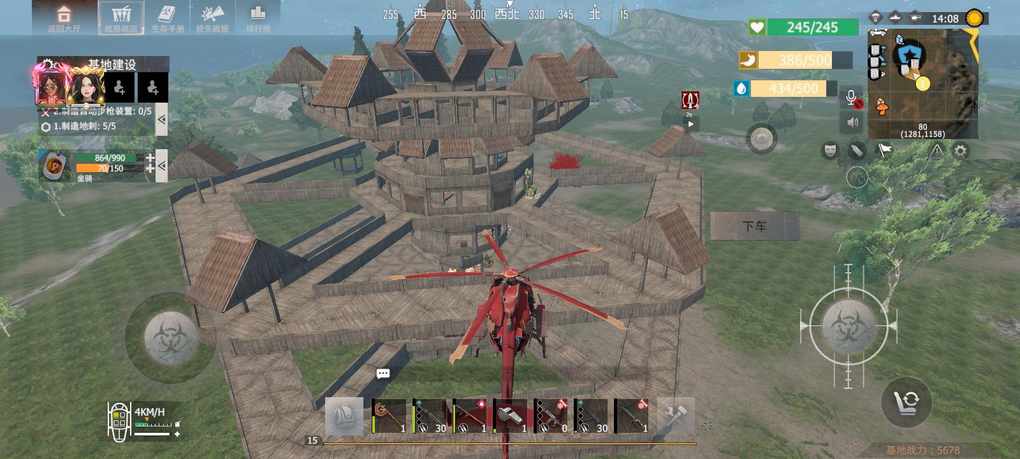Tap the 下车 exit vehicle button
1020x459 pixels.
coord(754,226)
